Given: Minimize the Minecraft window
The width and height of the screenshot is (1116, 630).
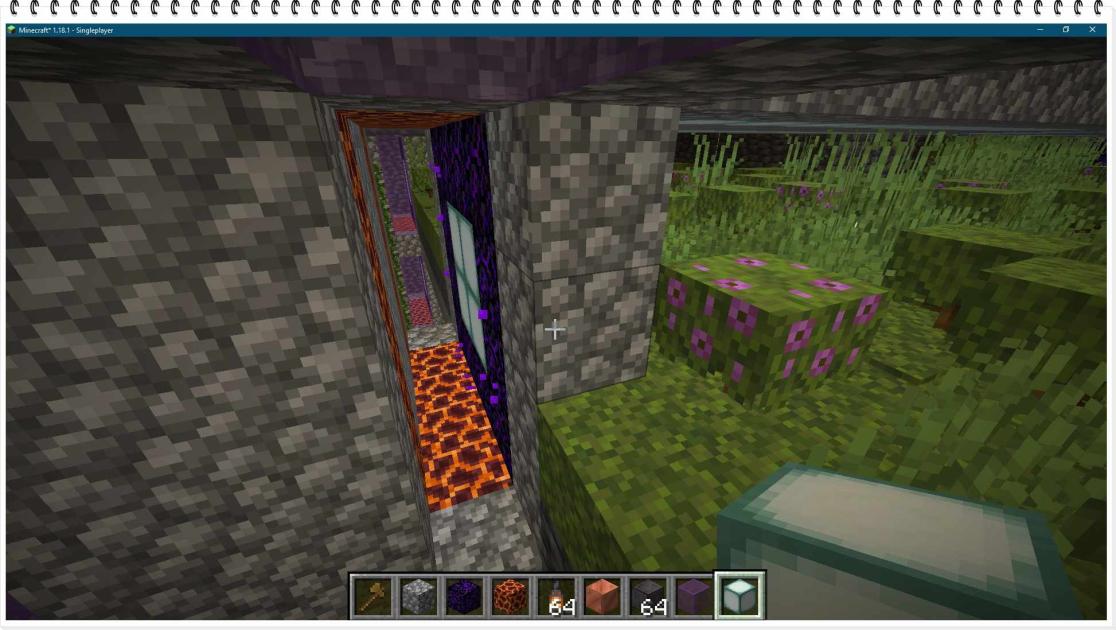Looking at the screenshot, I should click(x=1040, y=30).
